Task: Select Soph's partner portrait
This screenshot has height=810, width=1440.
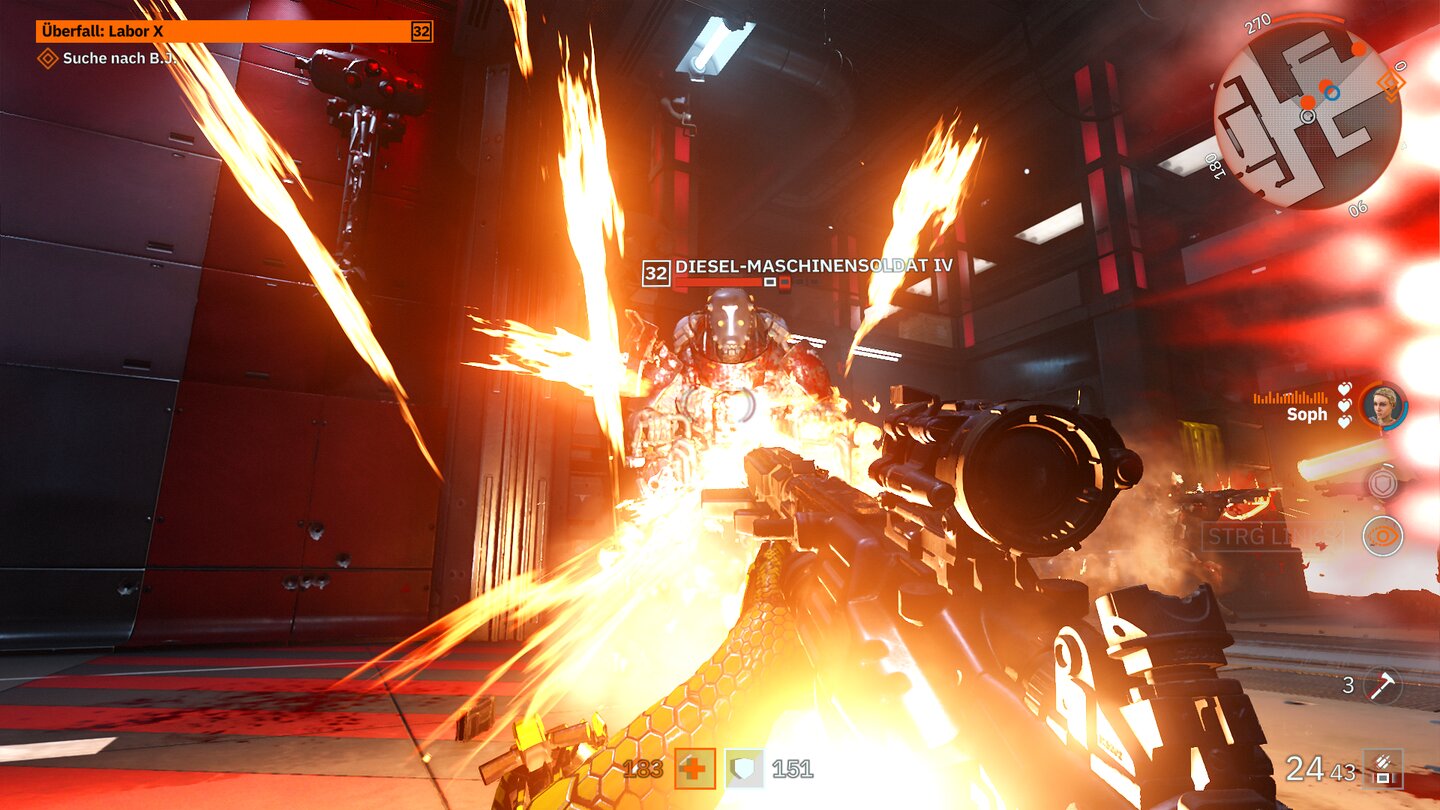Action: click(1383, 406)
